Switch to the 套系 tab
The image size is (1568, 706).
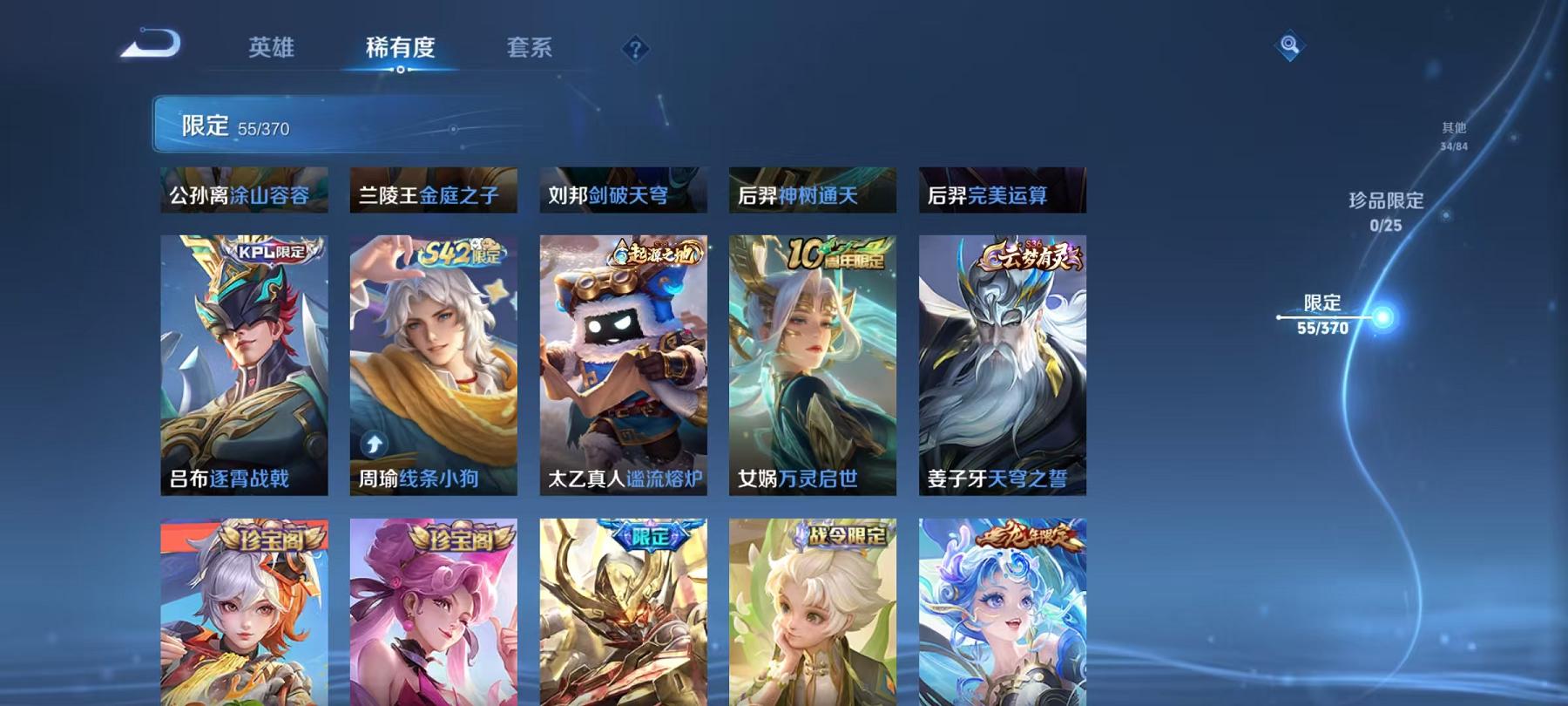tap(531, 48)
